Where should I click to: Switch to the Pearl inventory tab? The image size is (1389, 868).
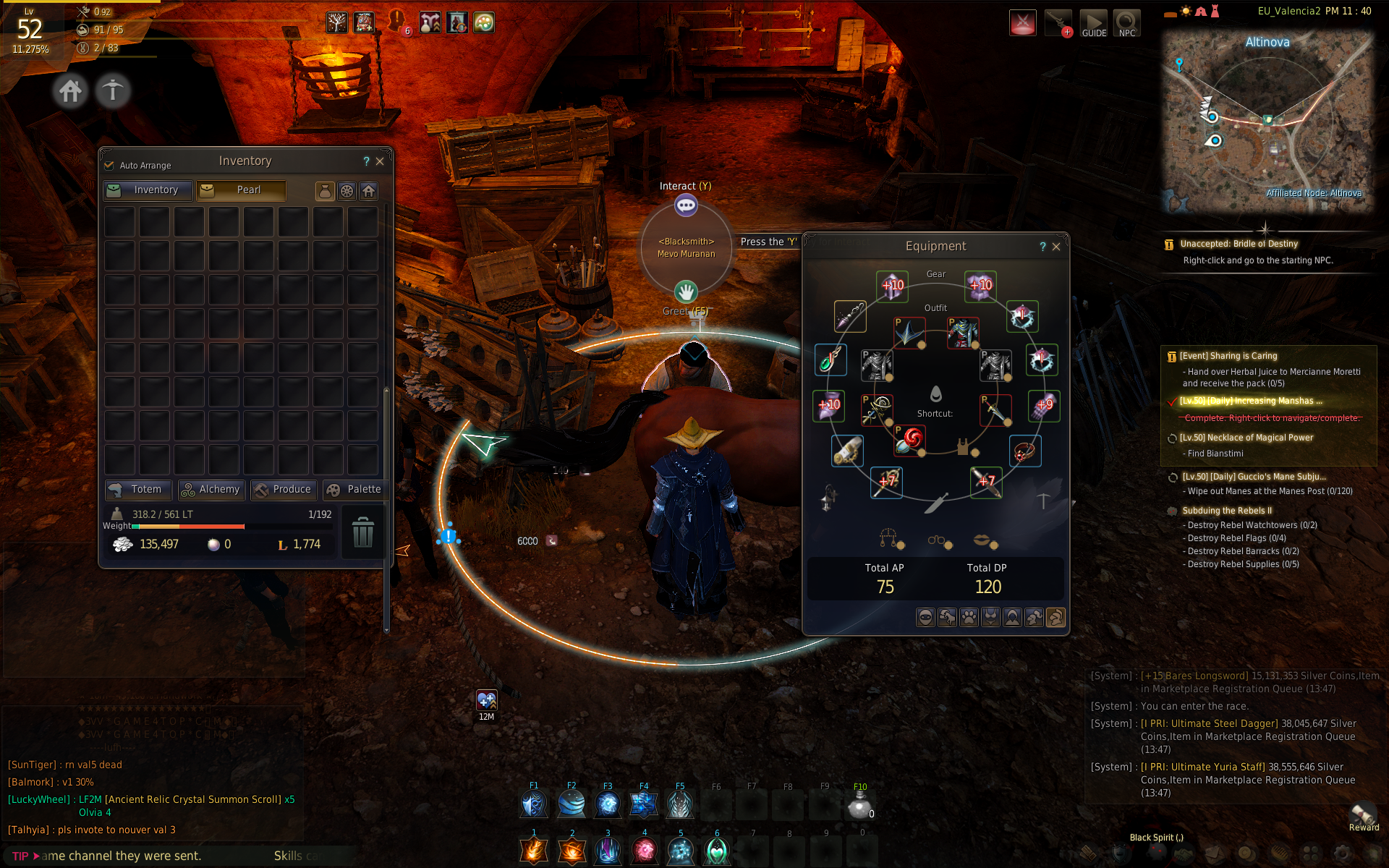point(242,190)
